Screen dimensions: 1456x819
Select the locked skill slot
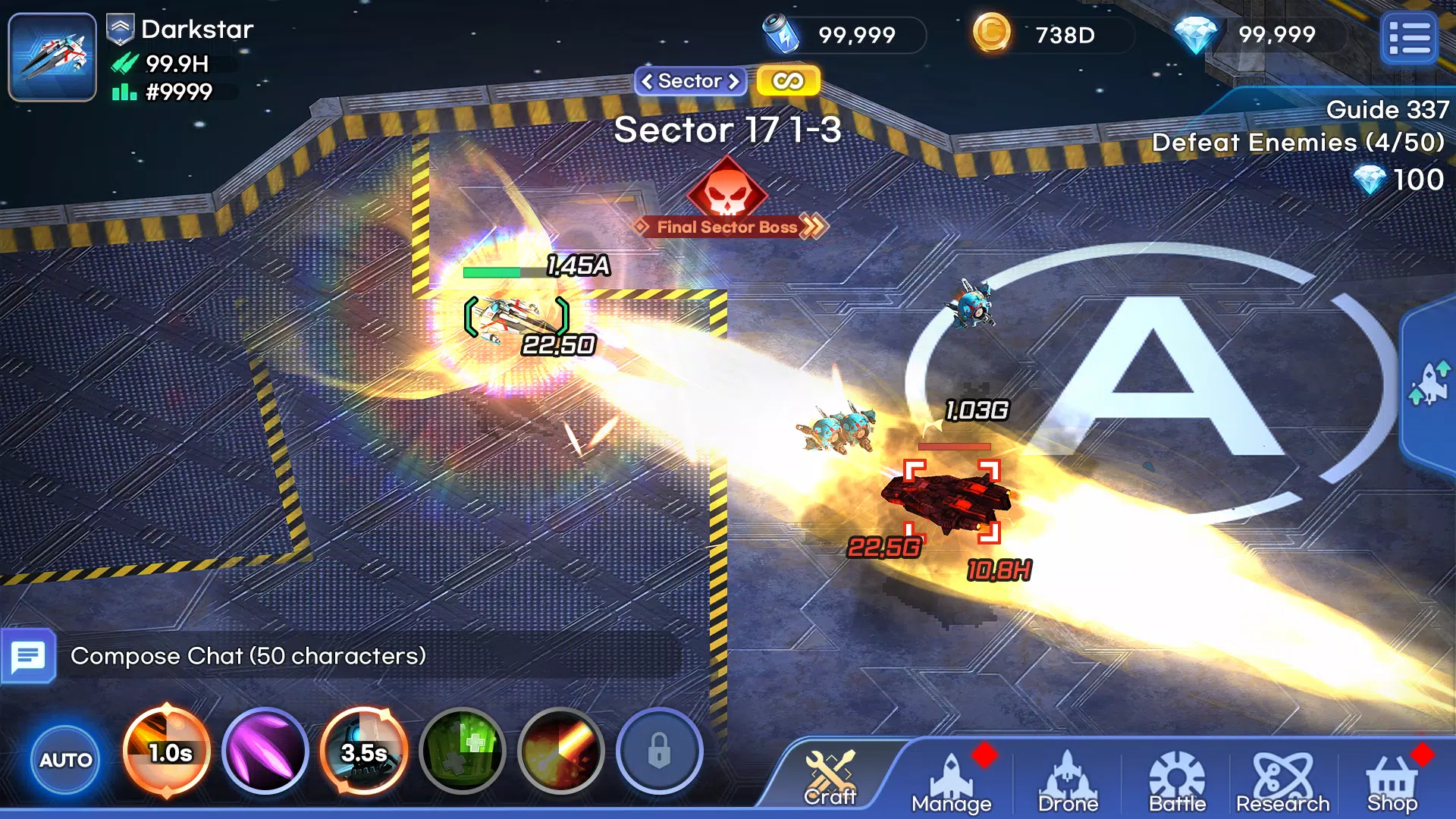[x=659, y=752]
